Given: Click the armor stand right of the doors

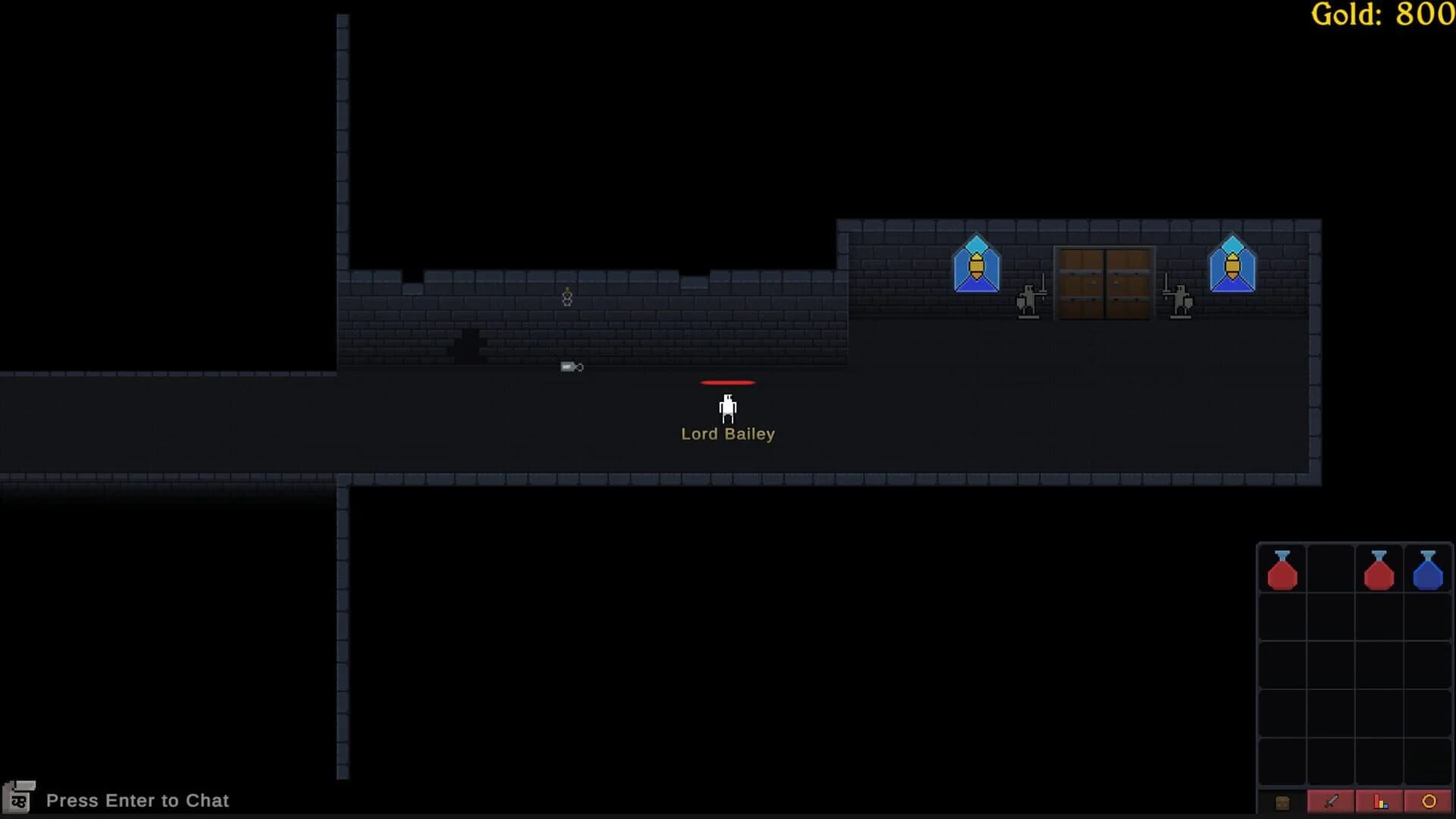Looking at the screenshot, I should 1180,300.
